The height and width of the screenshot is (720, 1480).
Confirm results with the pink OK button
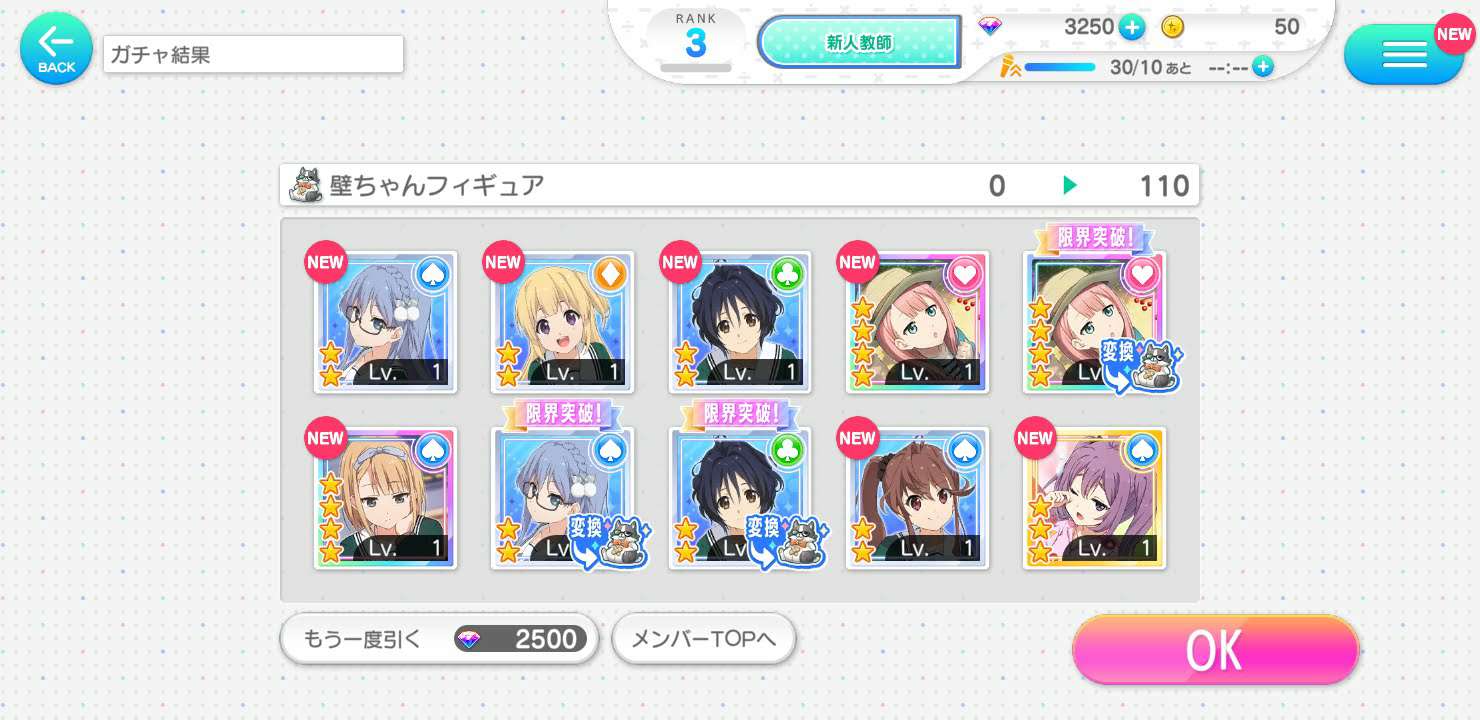pos(1215,650)
